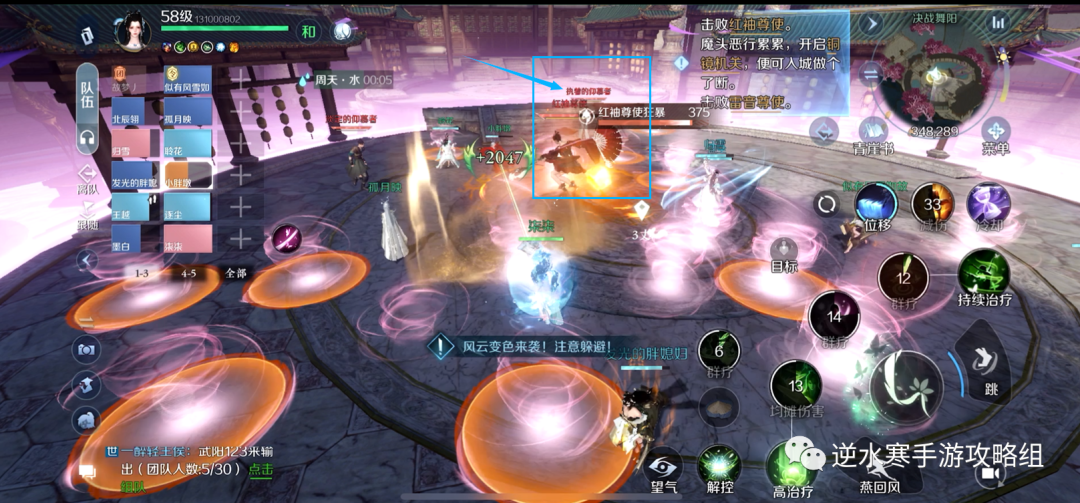This screenshot has width=1080, height=503.
Task: Open the camera screenshot button
Action: [x=87, y=350]
